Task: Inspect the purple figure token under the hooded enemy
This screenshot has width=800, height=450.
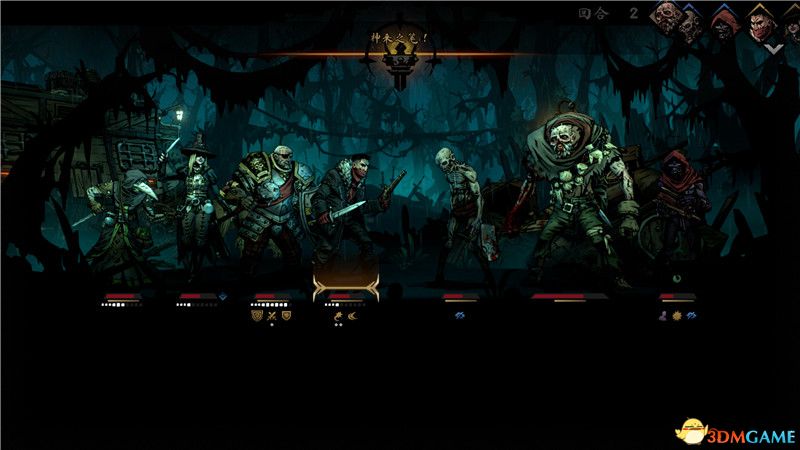Action: click(663, 315)
